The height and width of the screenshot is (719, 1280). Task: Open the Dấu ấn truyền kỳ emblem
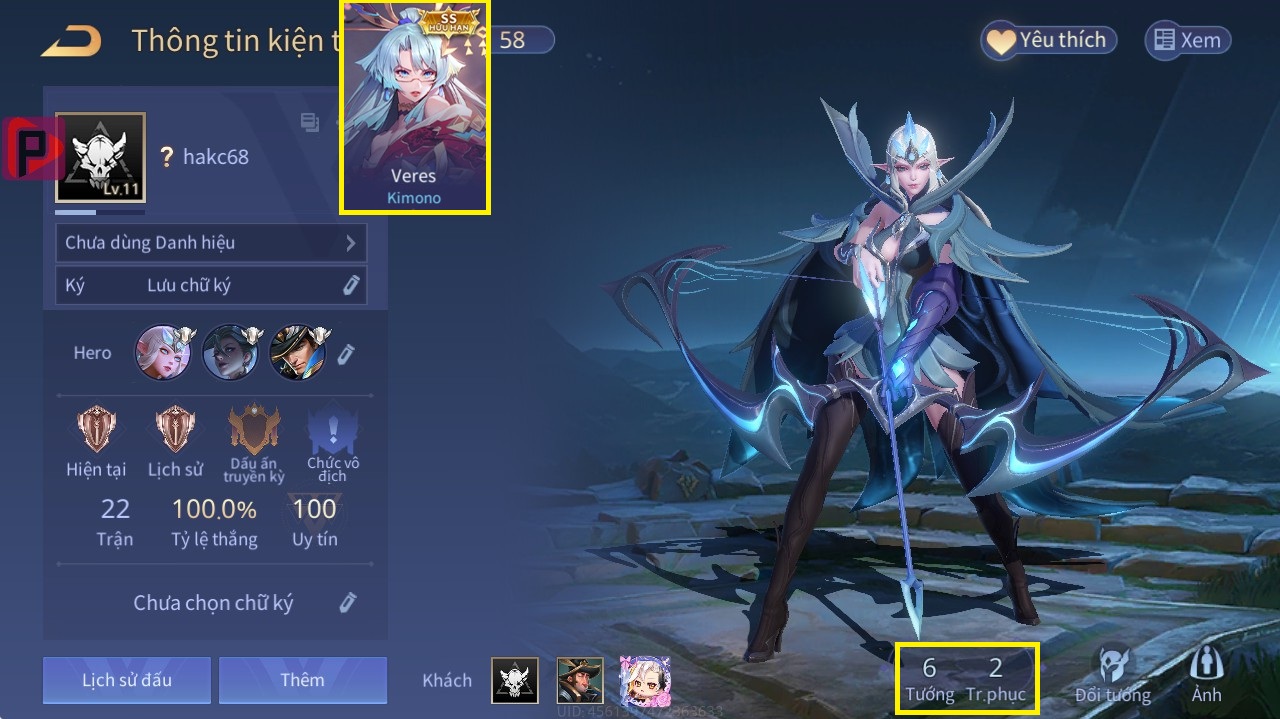click(254, 431)
